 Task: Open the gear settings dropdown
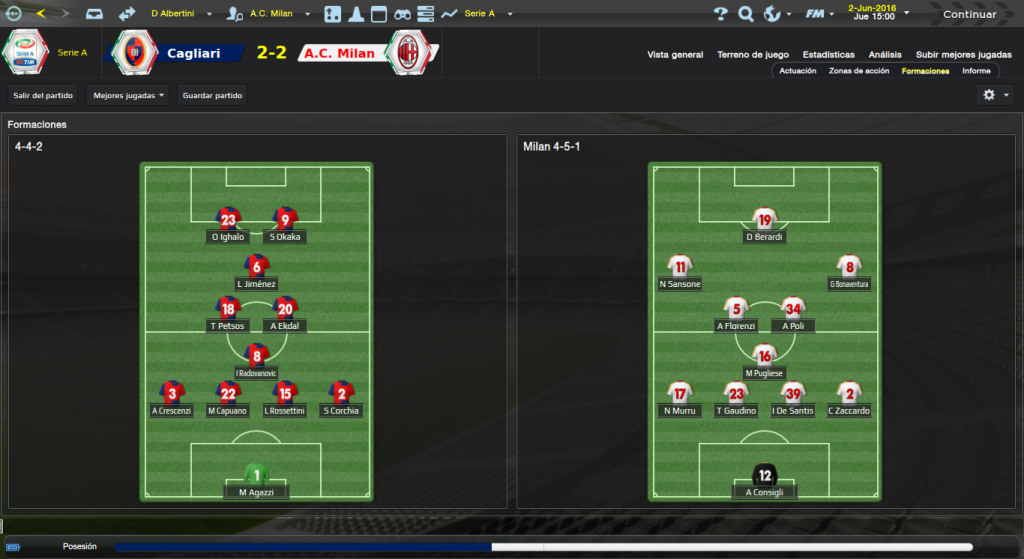click(996, 95)
